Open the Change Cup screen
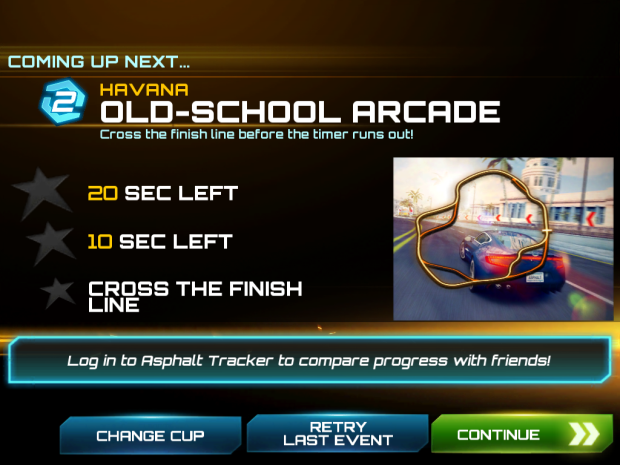620x465 pixels. (x=150, y=435)
